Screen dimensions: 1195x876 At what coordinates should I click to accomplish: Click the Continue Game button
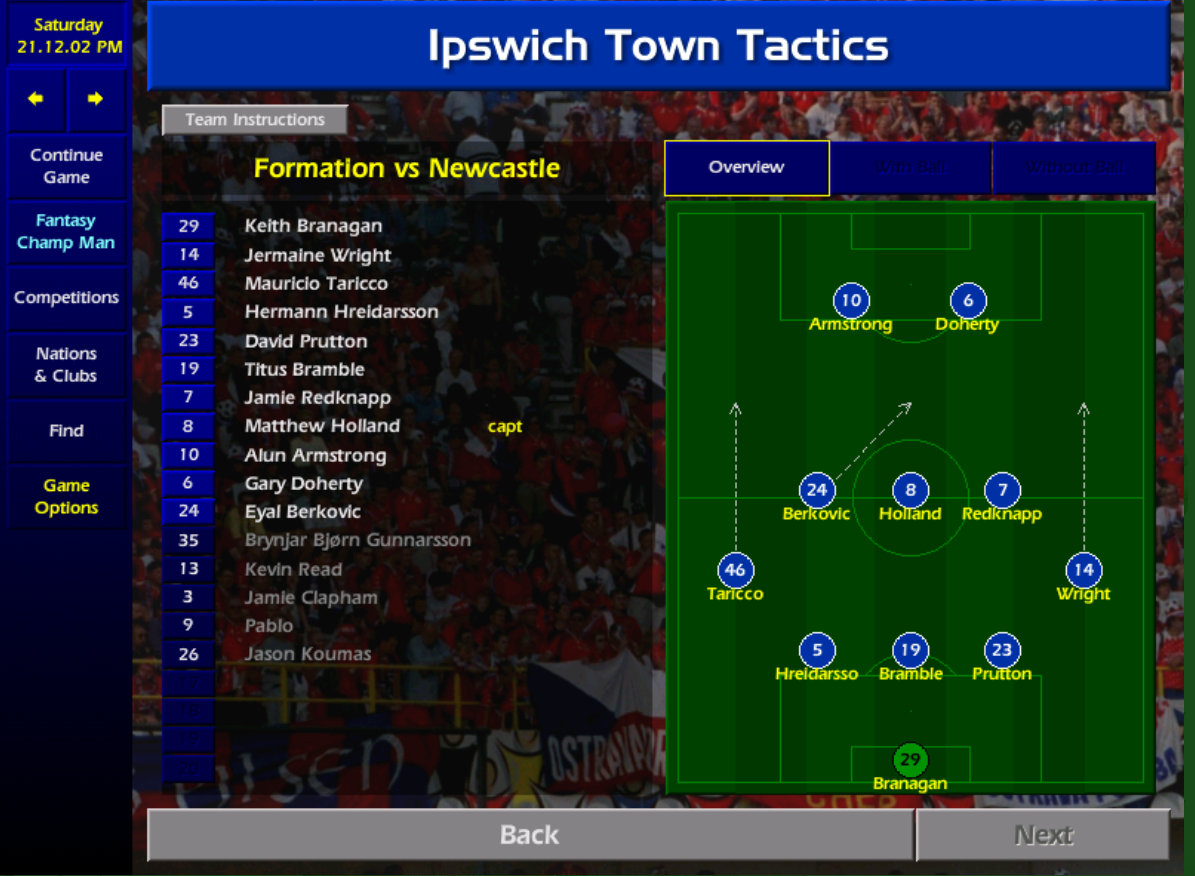click(66, 166)
